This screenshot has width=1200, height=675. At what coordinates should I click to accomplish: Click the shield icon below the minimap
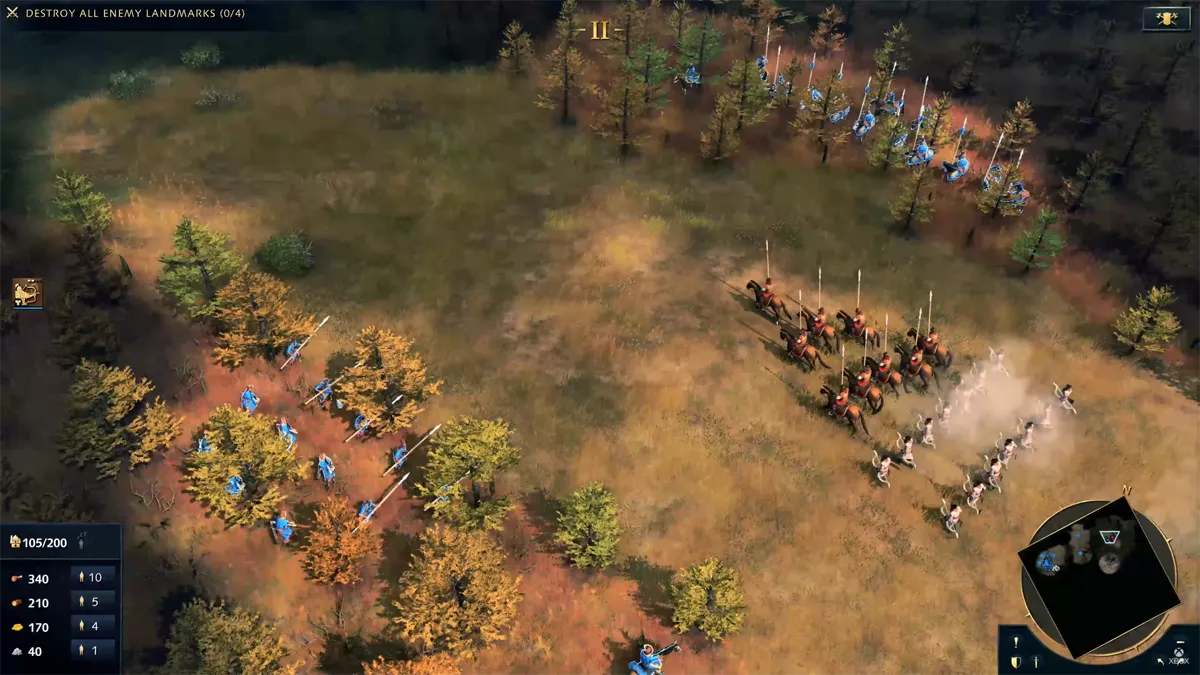1016,662
